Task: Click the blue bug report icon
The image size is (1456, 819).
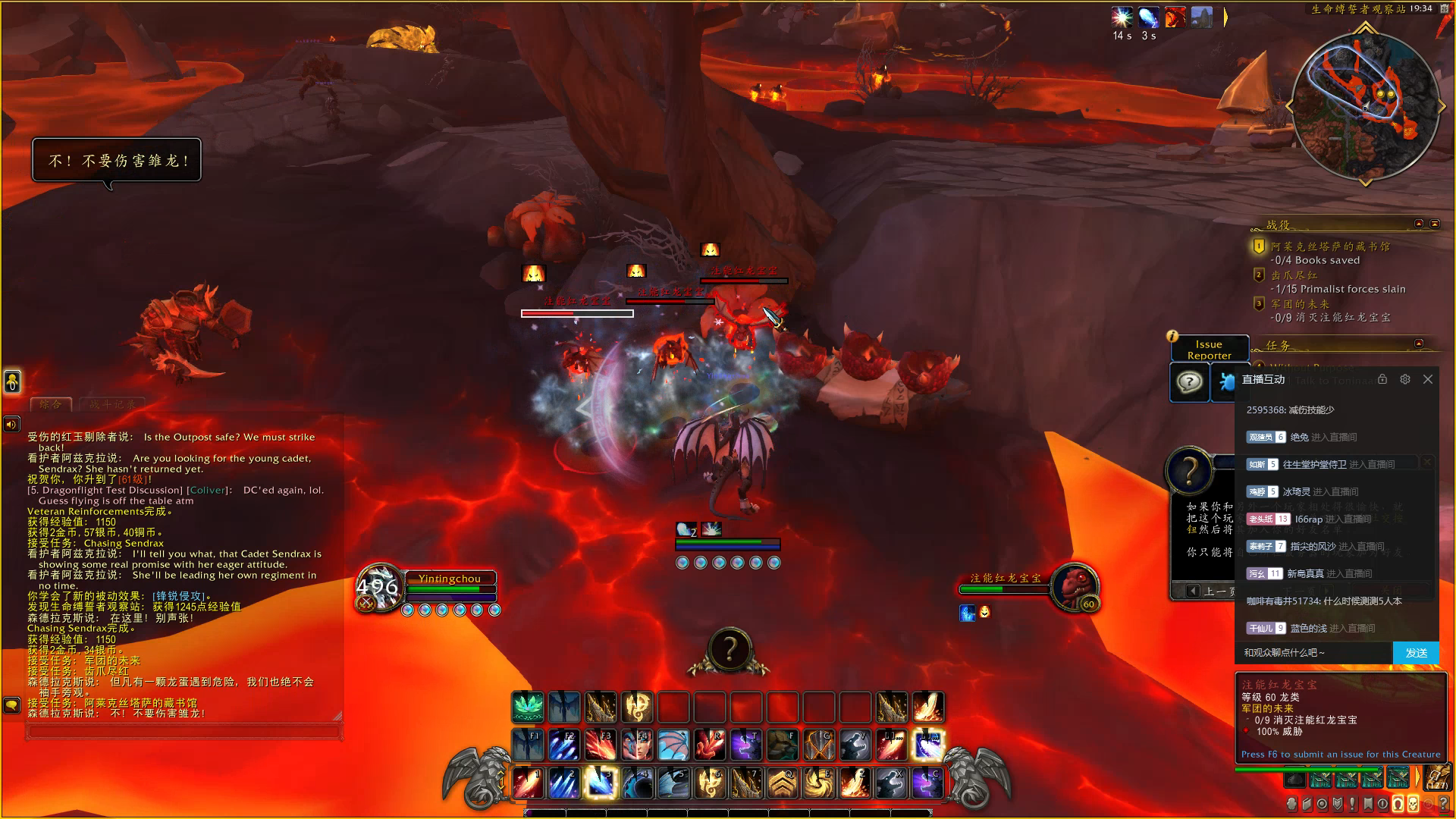Action: 1224,381
